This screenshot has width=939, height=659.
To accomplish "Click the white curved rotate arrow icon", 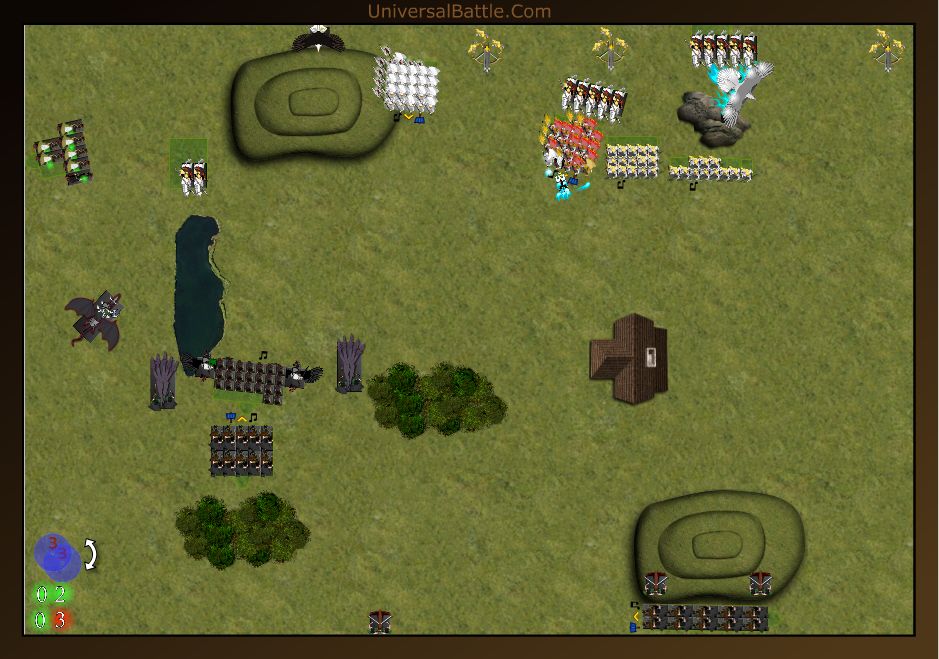I will pyautogui.click(x=90, y=554).
